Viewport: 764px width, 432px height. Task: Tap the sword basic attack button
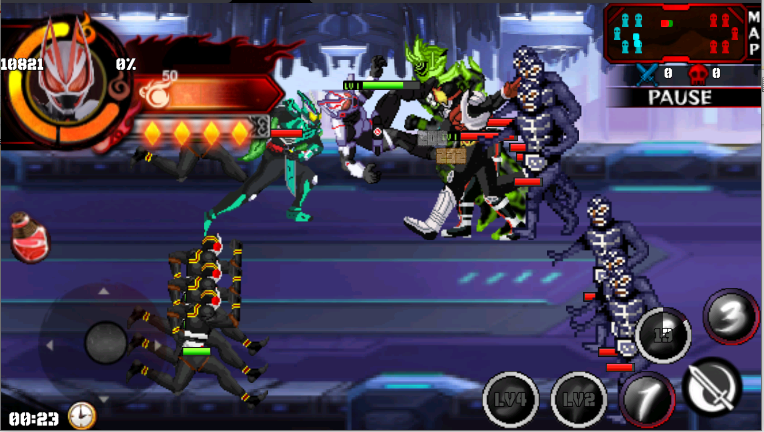tap(712, 387)
